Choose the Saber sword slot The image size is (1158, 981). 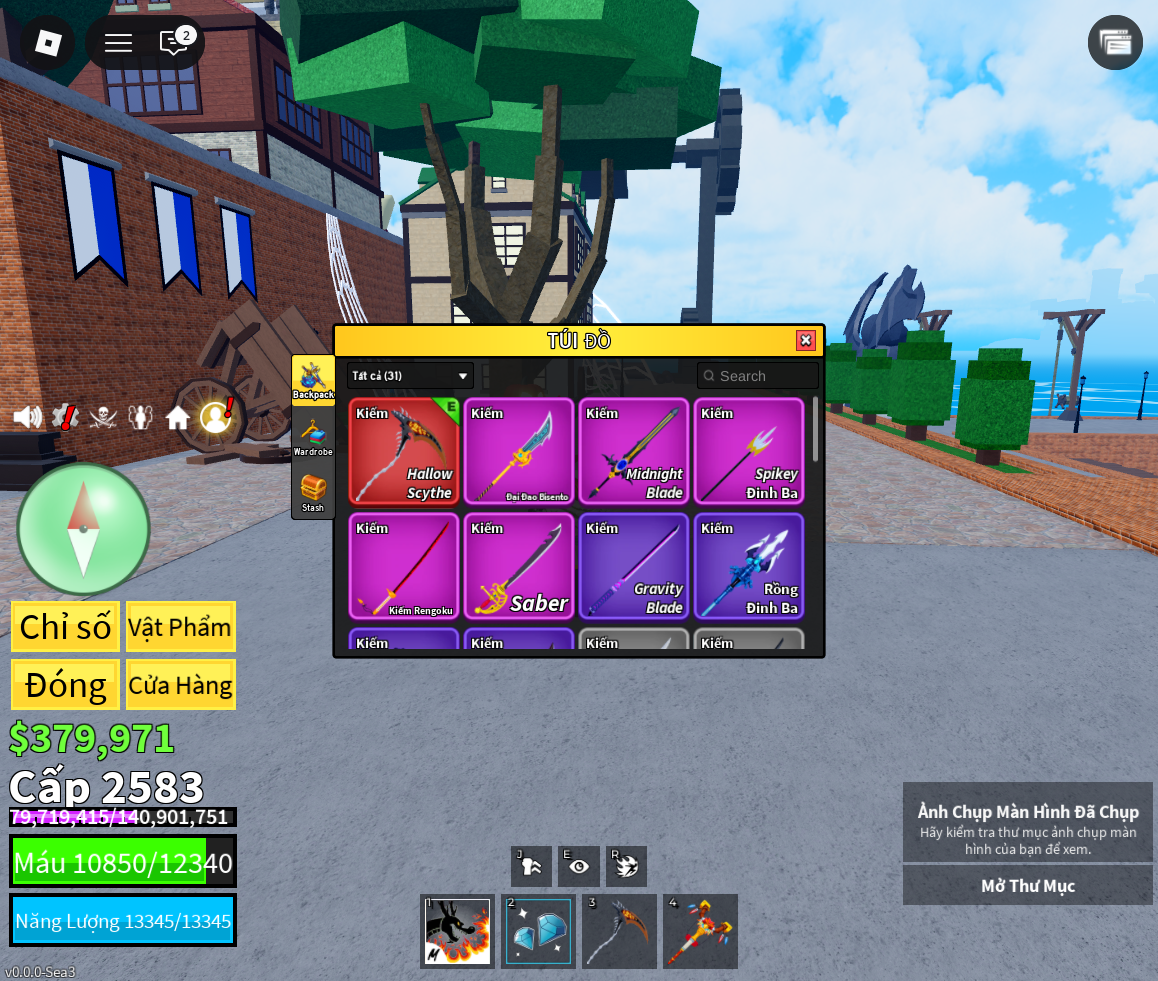coord(519,566)
